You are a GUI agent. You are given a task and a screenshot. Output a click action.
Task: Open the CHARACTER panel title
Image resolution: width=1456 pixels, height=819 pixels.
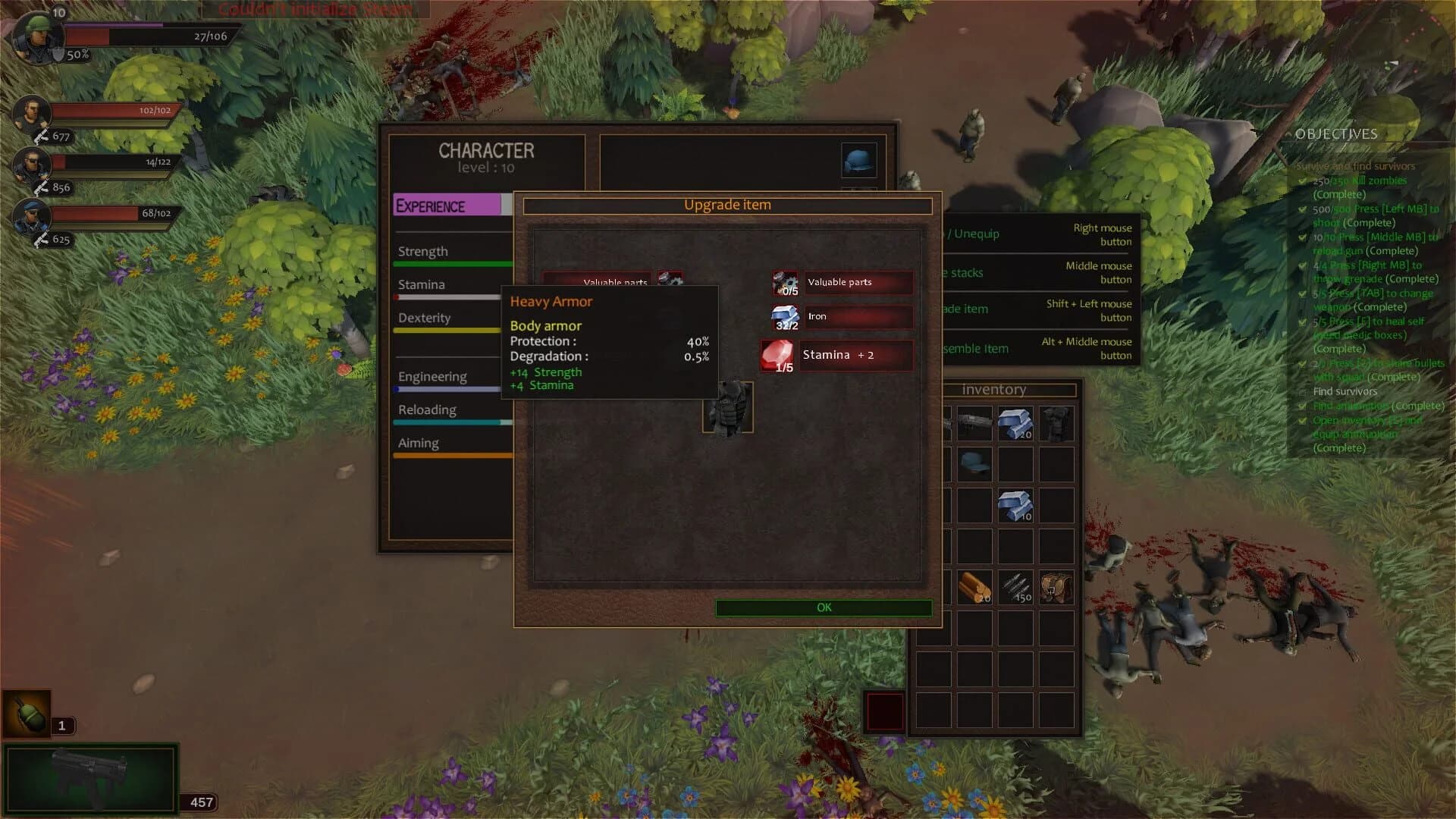click(486, 149)
